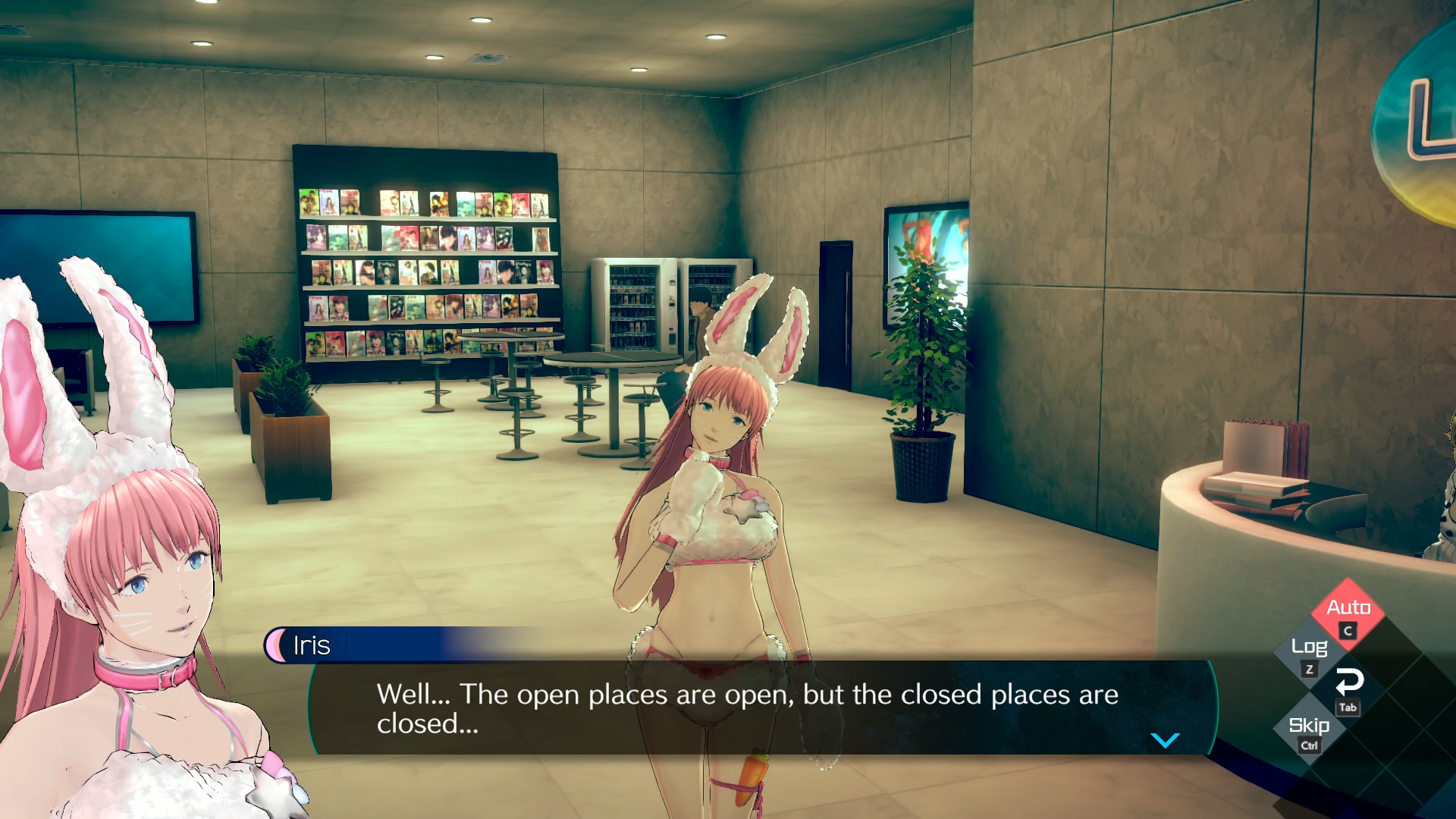
Task: Click the return arrow button
Action: coord(1348,684)
